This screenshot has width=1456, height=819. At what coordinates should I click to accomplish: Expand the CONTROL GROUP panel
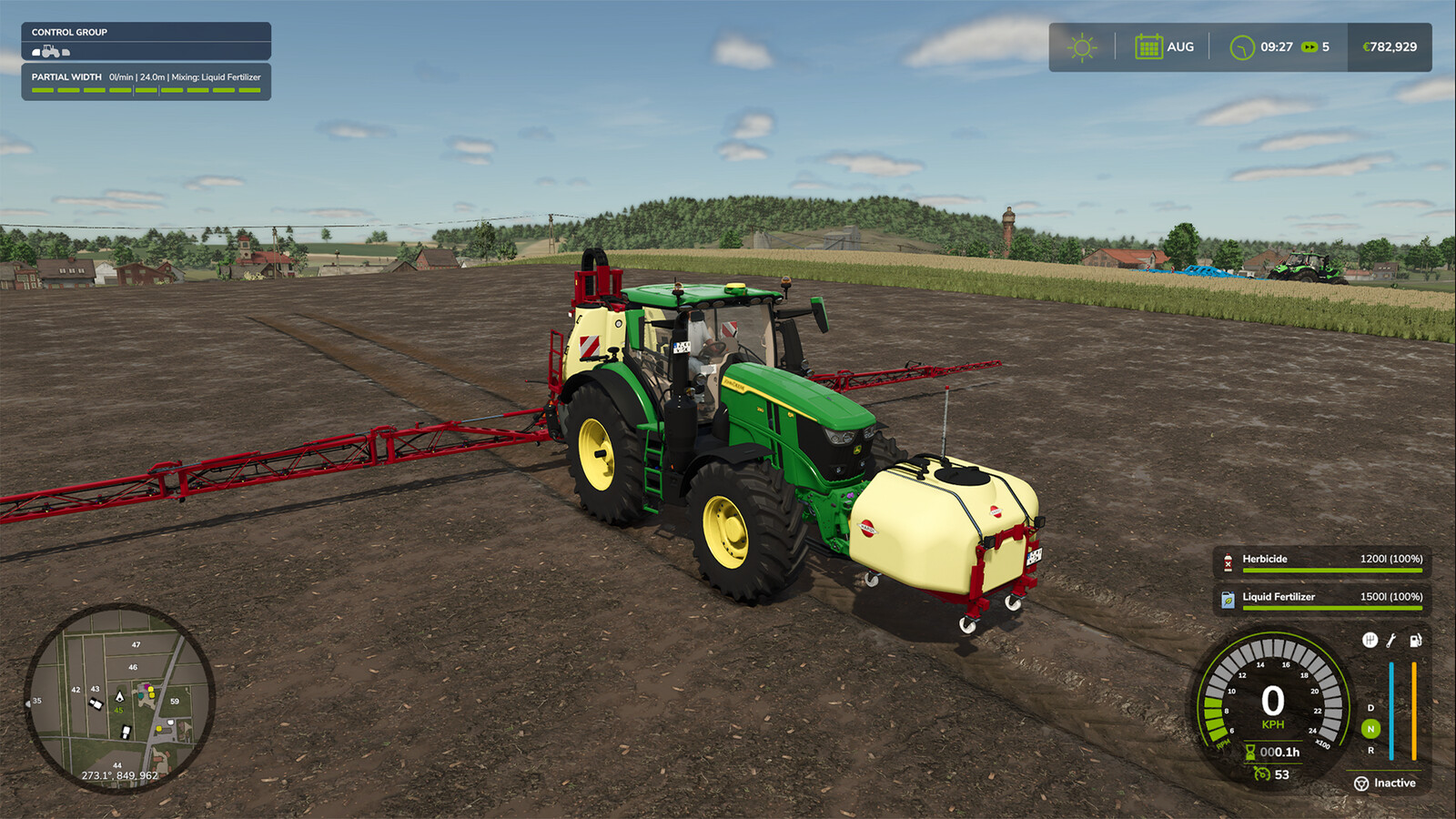pyautogui.click(x=68, y=32)
